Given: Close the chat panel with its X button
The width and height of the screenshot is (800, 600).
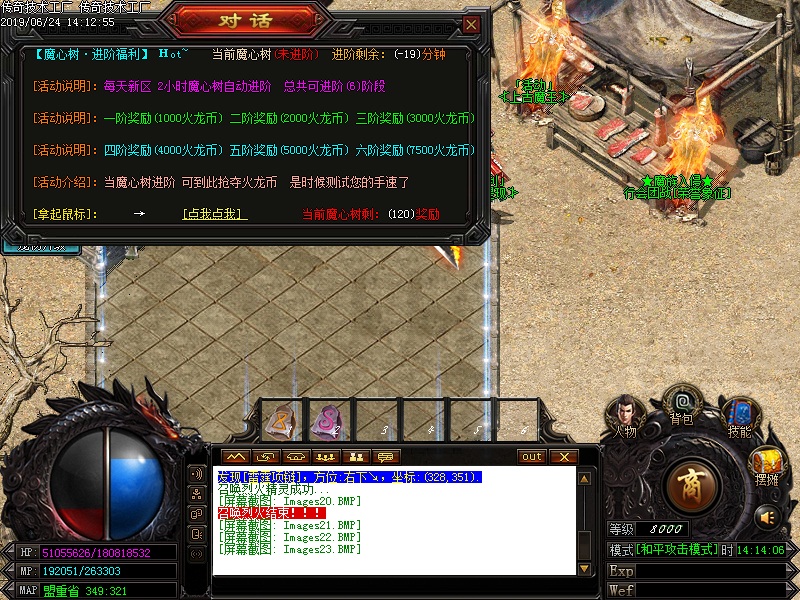Looking at the screenshot, I should pos(564,457).
